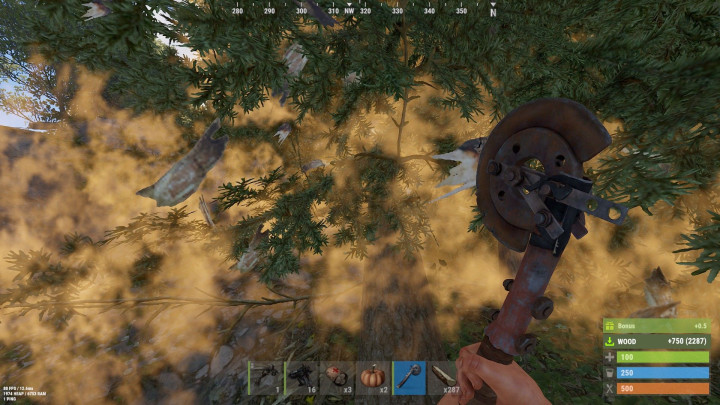Pick the wood stack slot x287
Viewport: 720px width, 405px height.
tap(446, 377)
